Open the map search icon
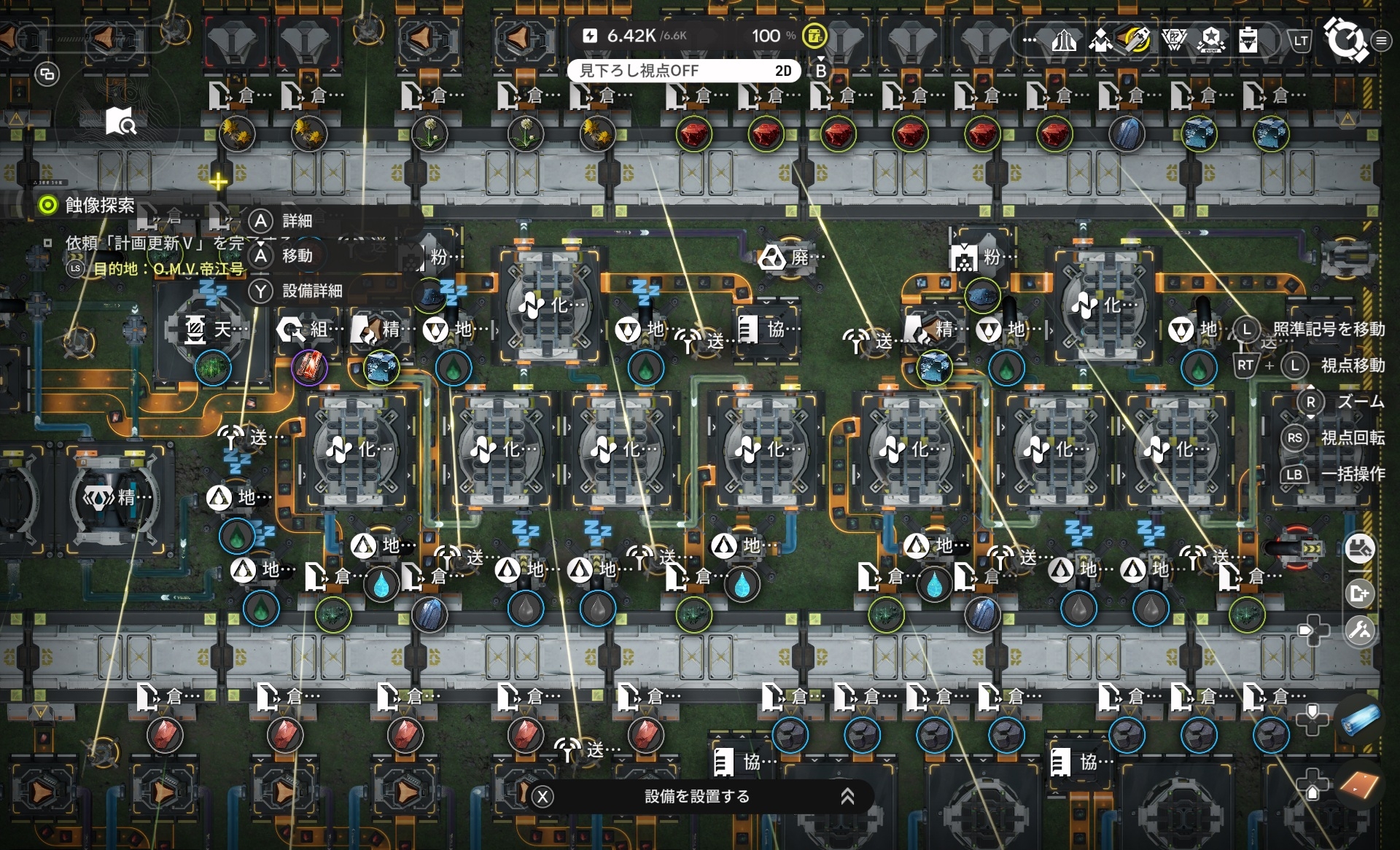The width and height of the screenshot is (1400, 850). click(120, 121)
